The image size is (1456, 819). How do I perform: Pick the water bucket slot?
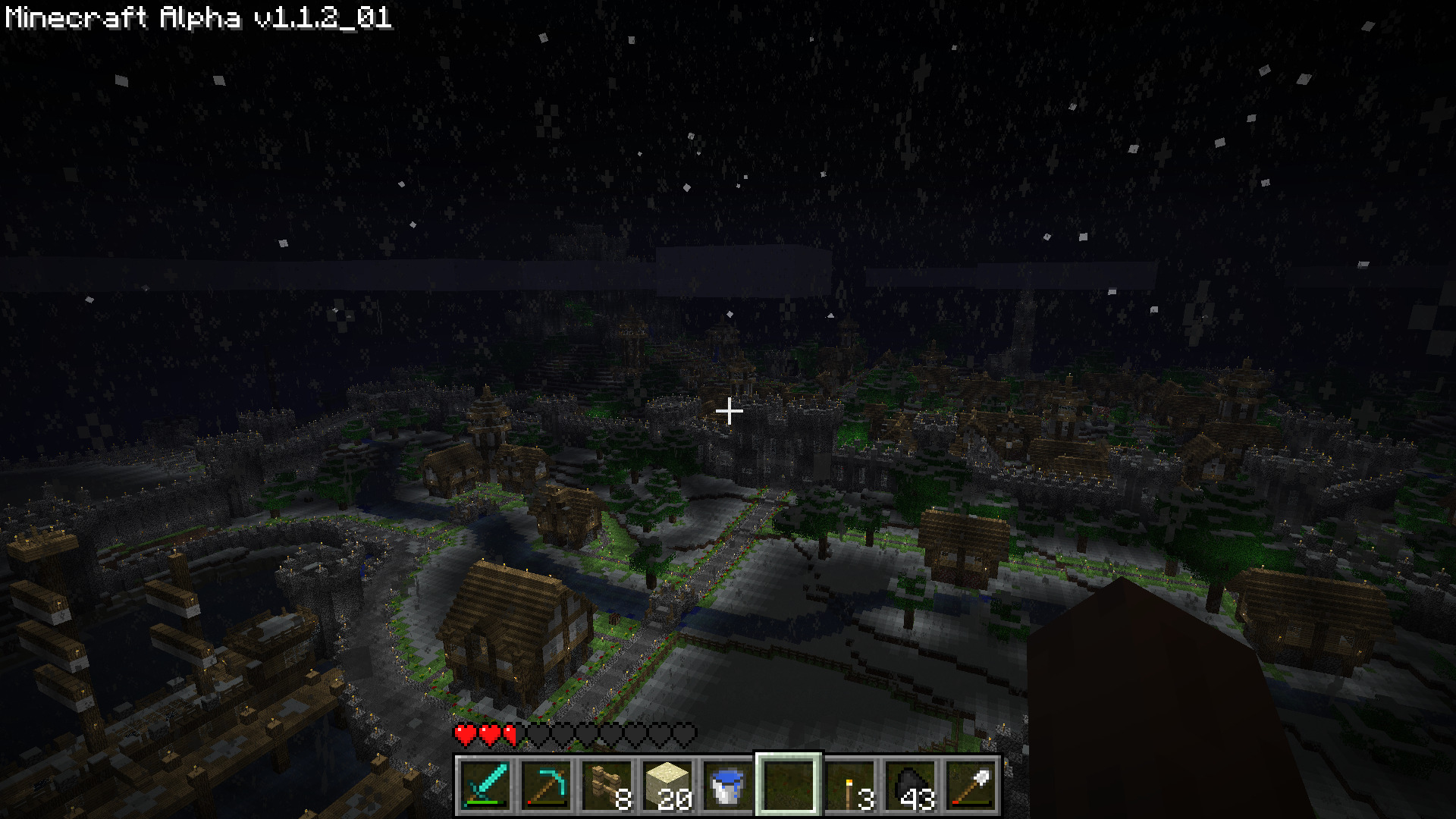(728, 785)
